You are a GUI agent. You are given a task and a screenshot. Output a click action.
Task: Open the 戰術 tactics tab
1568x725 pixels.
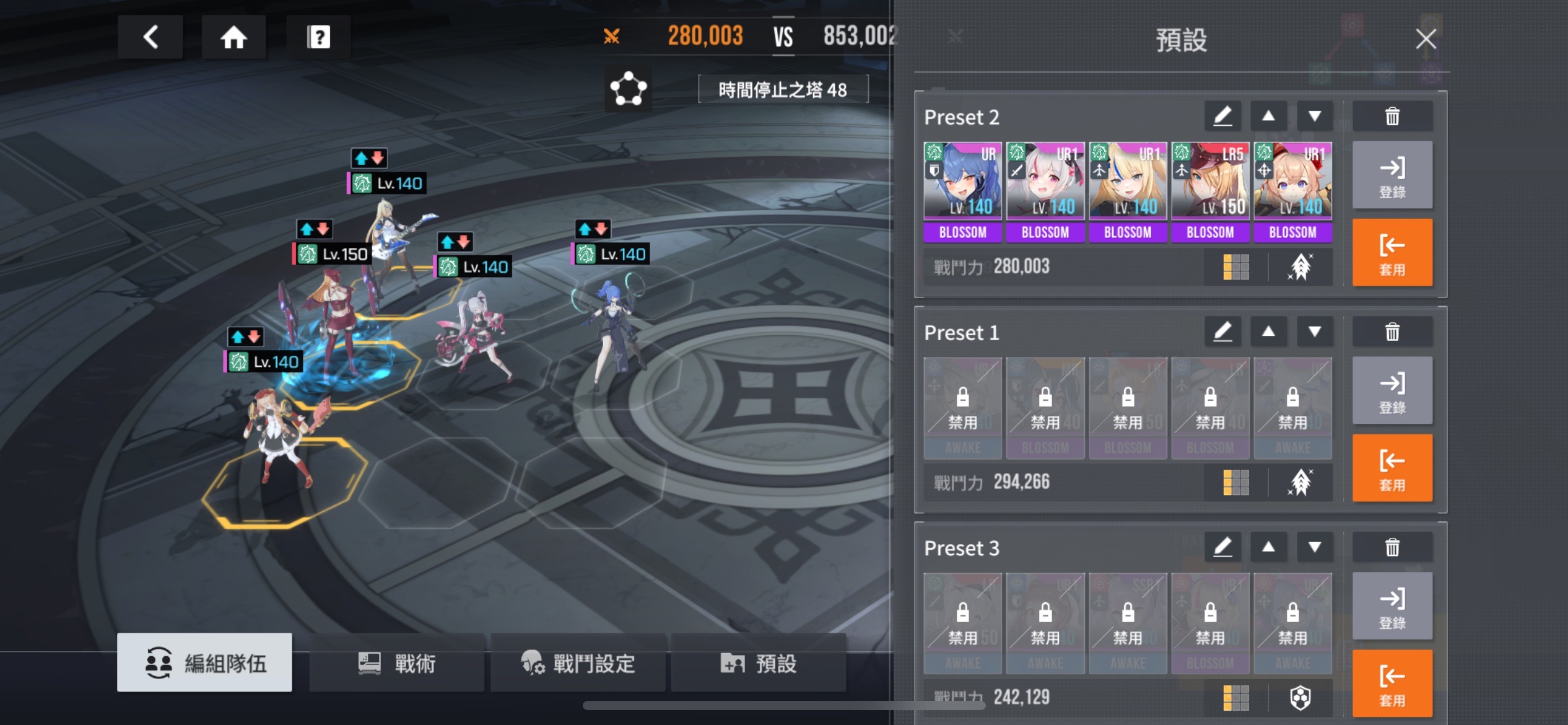pos(397,663)
